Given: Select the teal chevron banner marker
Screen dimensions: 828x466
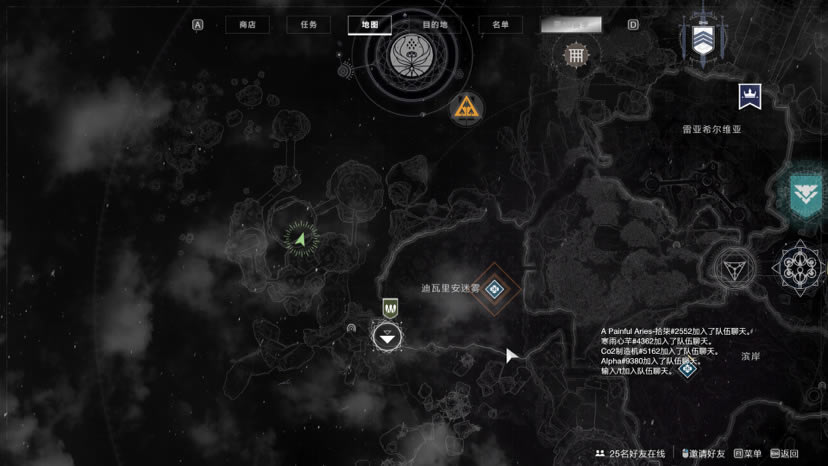Looking at the screenshot, I should tap(805, 191).
